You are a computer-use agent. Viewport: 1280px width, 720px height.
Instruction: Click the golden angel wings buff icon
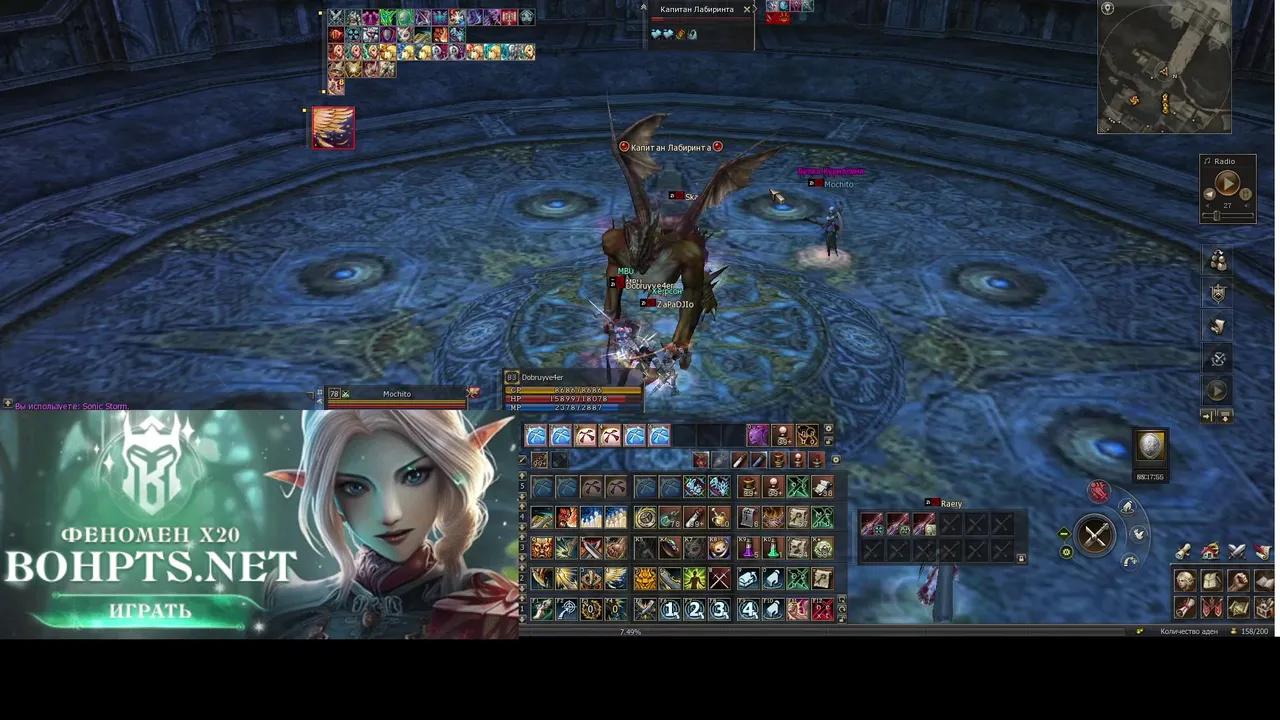point(332,127)
